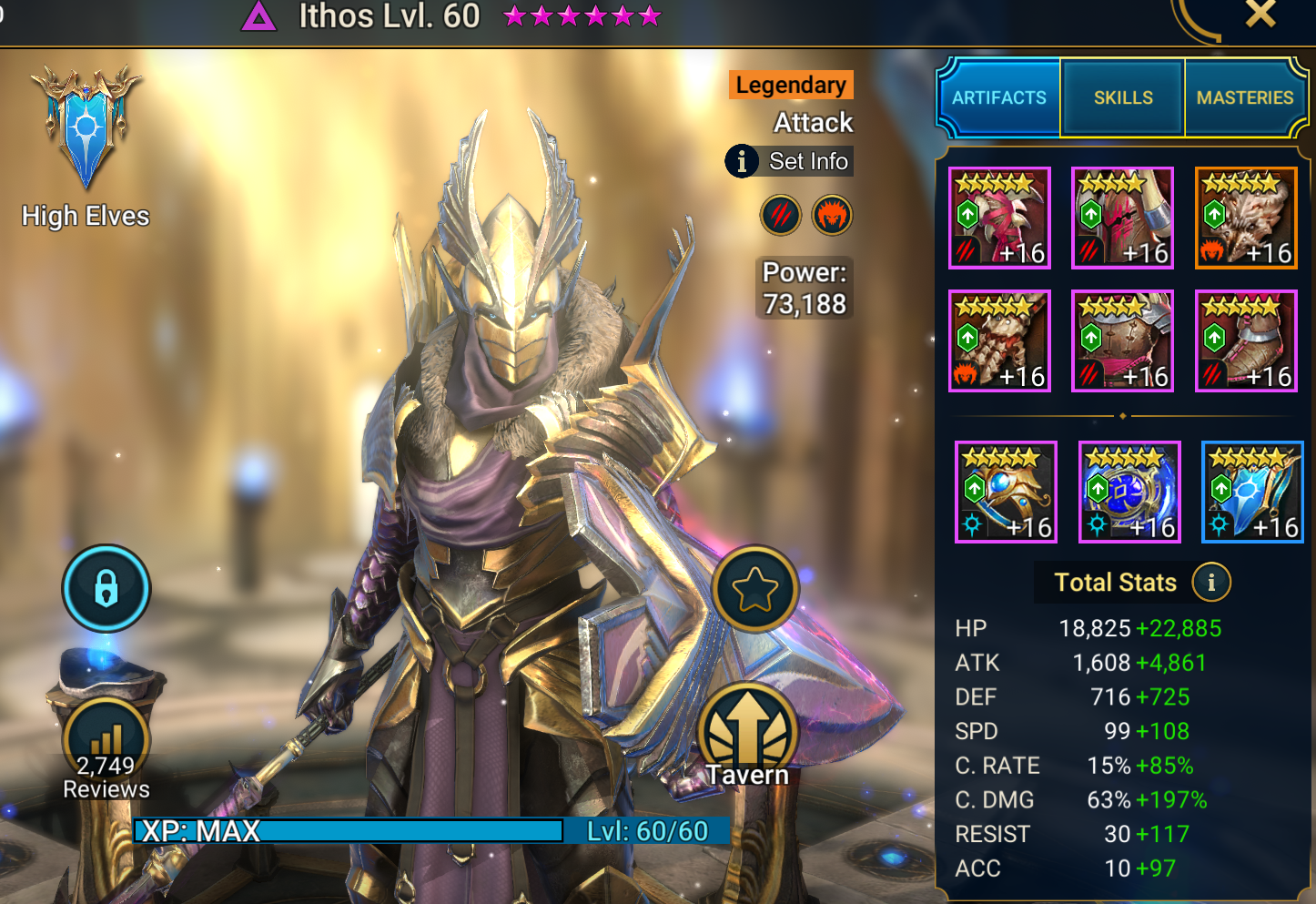This screenshot has height=904, width=1316.
Task: Open the blue amulet accessory slot
Action: pos(1129,492)
